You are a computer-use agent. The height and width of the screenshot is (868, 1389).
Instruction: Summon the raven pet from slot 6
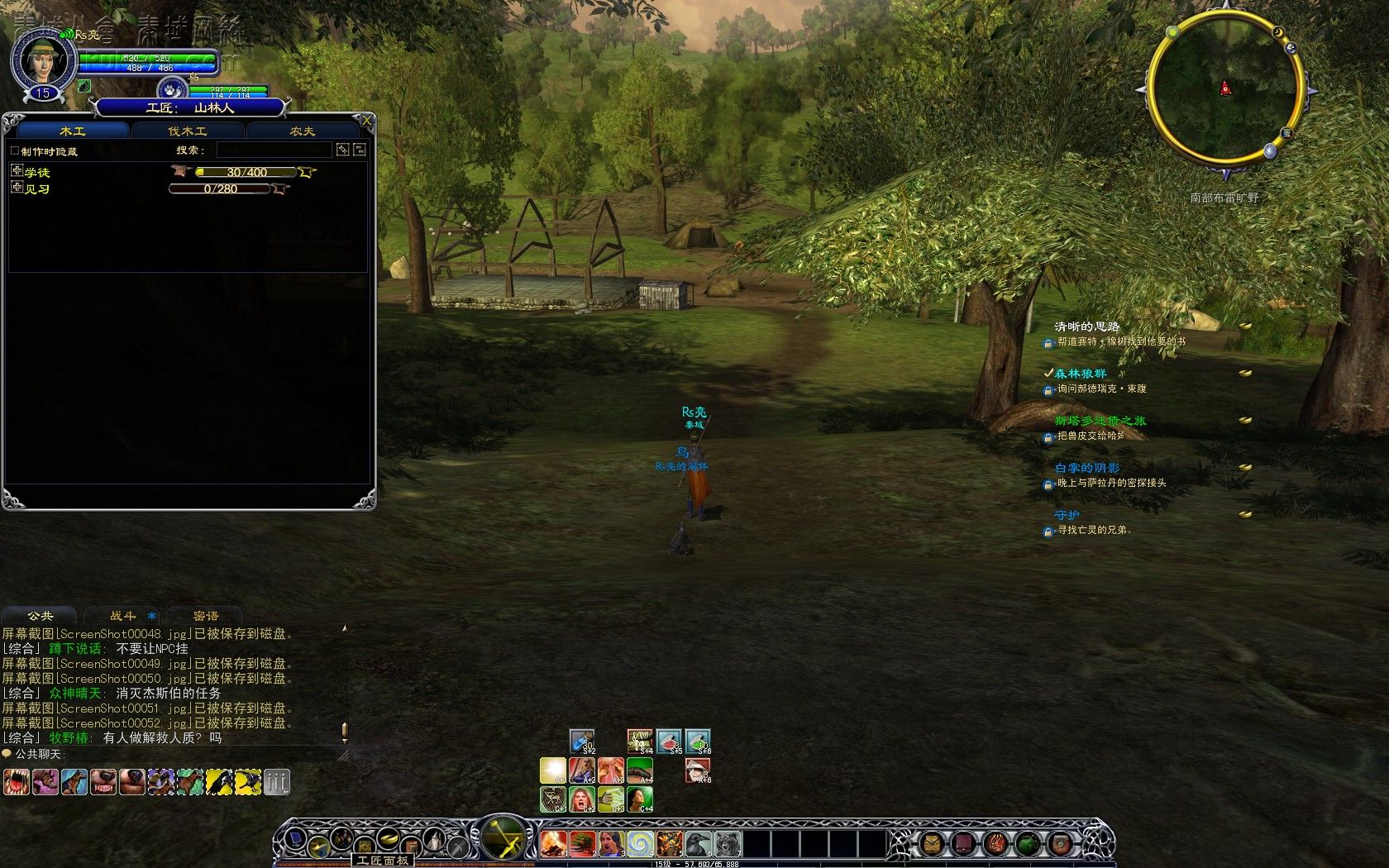pyautogui.click(x=699, y=844)
